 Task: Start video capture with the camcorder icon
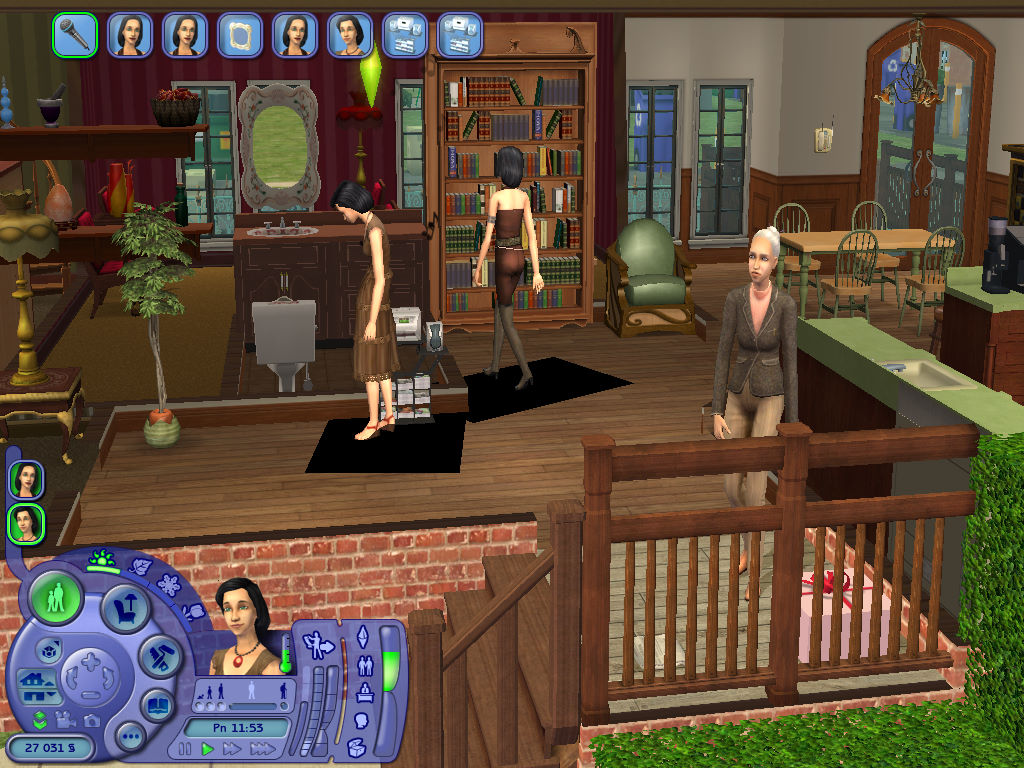(67, 719)
